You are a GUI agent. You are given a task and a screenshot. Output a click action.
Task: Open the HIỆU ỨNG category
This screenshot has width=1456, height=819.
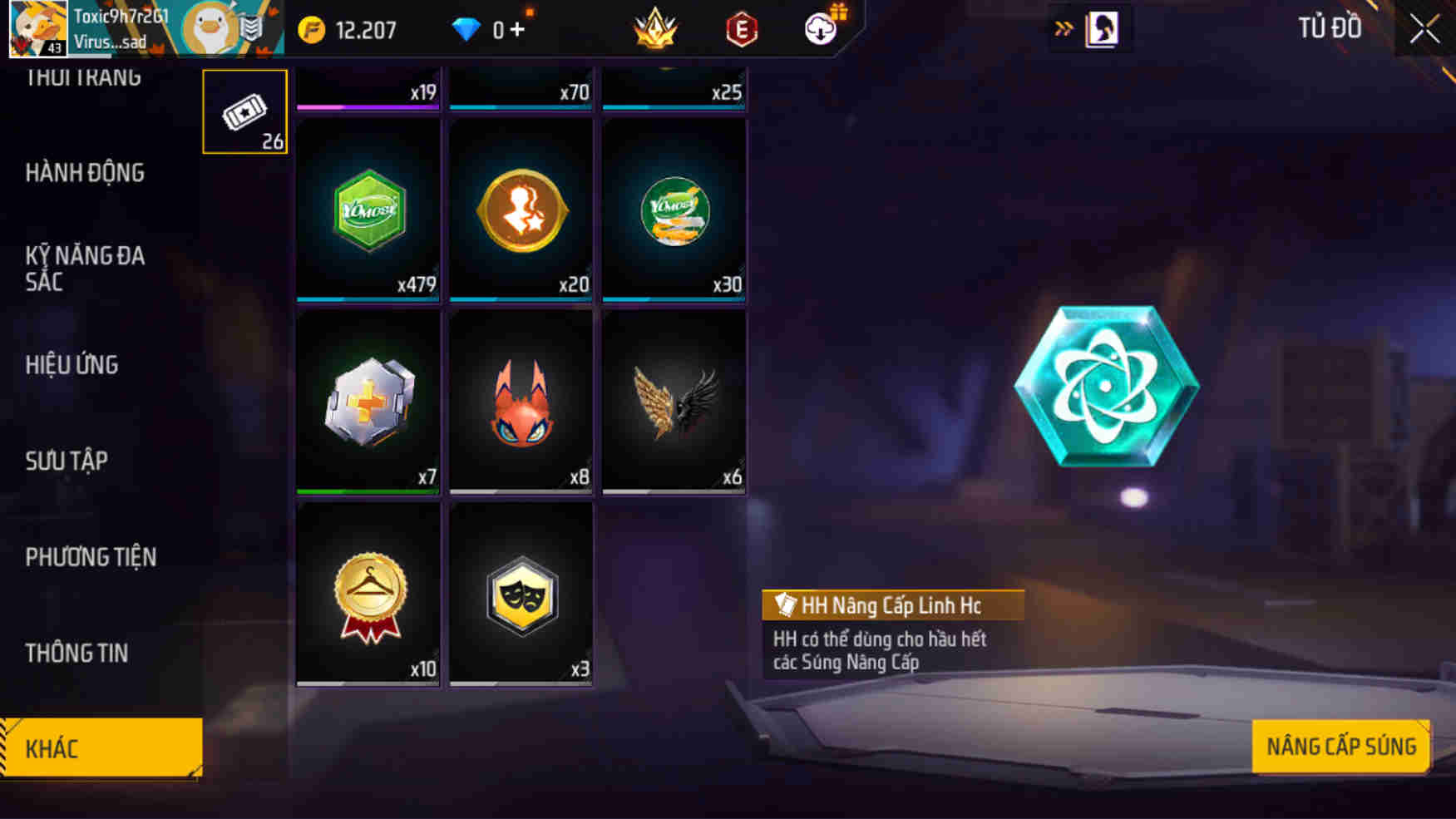(73, 364)
